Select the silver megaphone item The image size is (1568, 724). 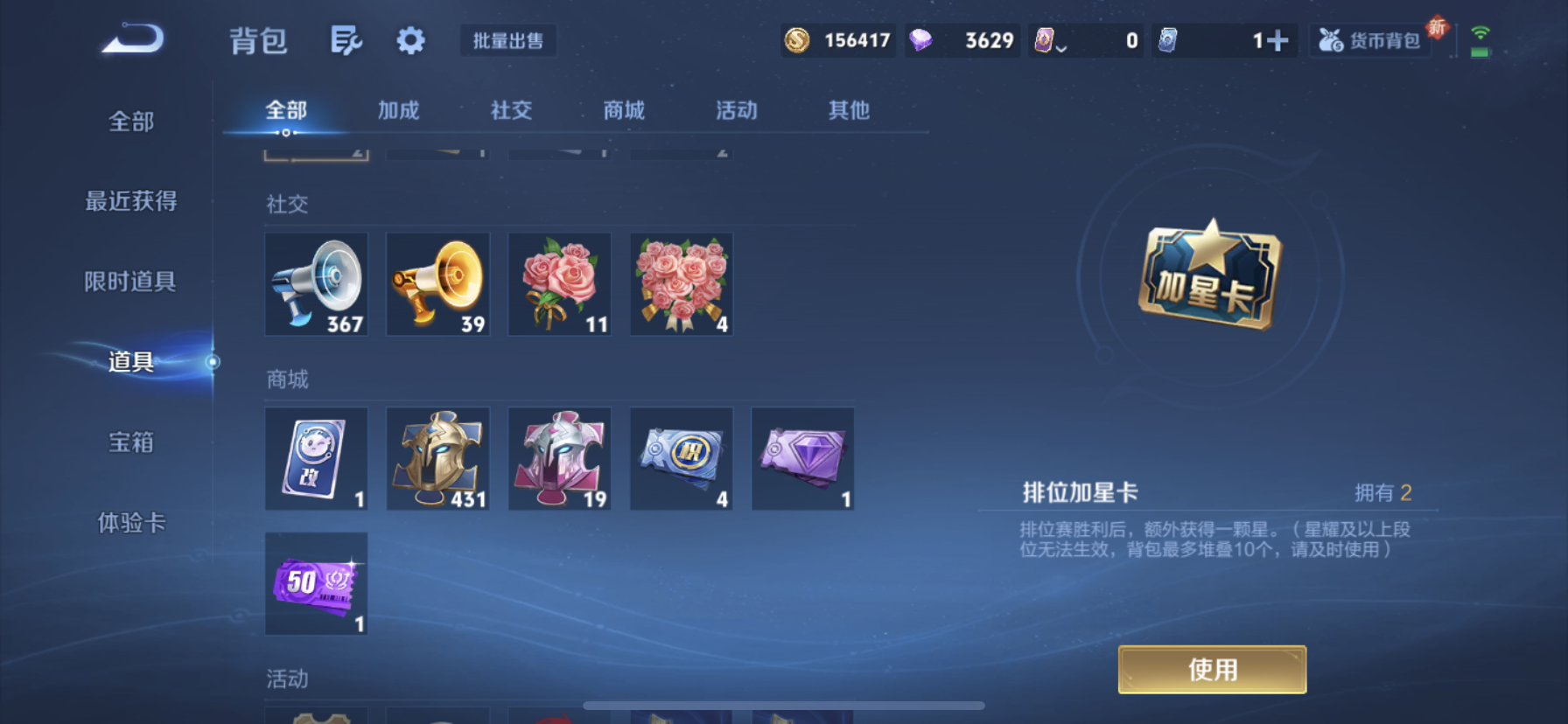click(316, 283)
